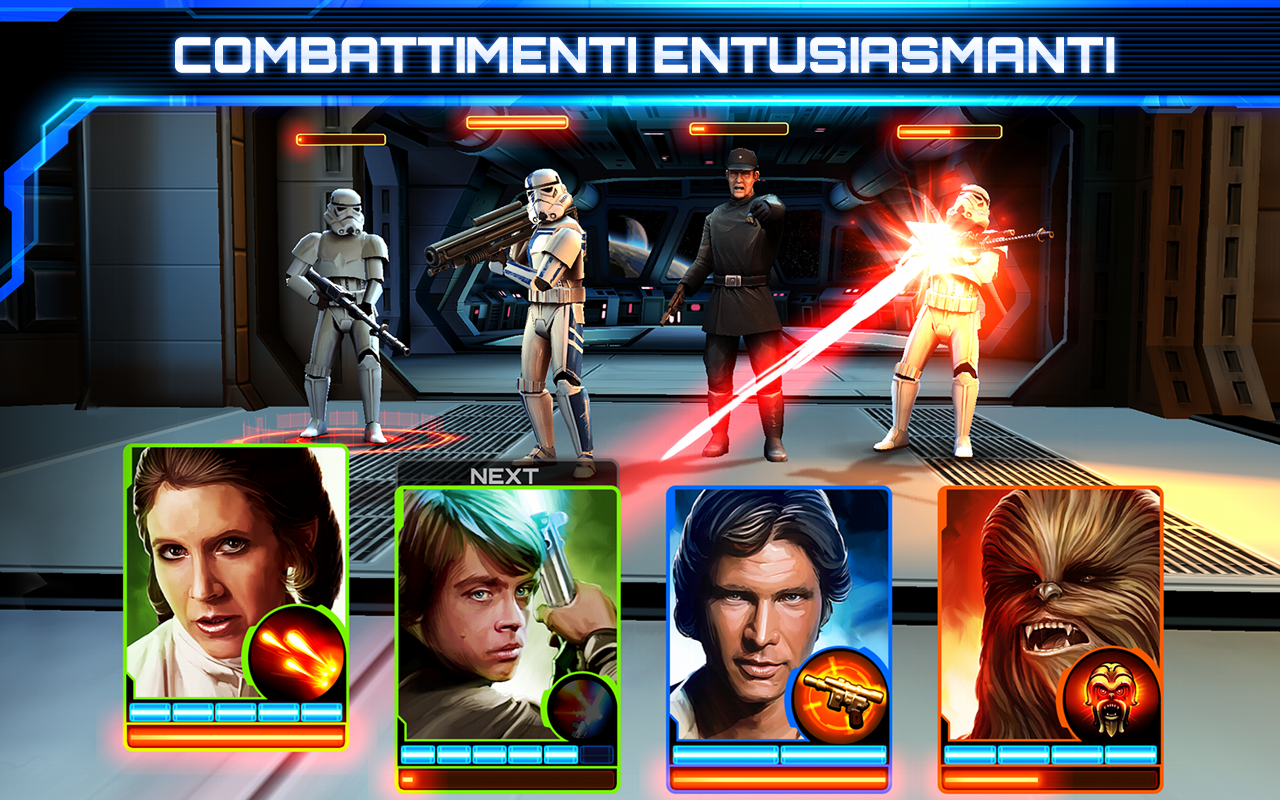The height and width of the screenshot is (800, 1280).
Task: Click the firing stormtrooper's health bar
Action: (x=952, y=131)
